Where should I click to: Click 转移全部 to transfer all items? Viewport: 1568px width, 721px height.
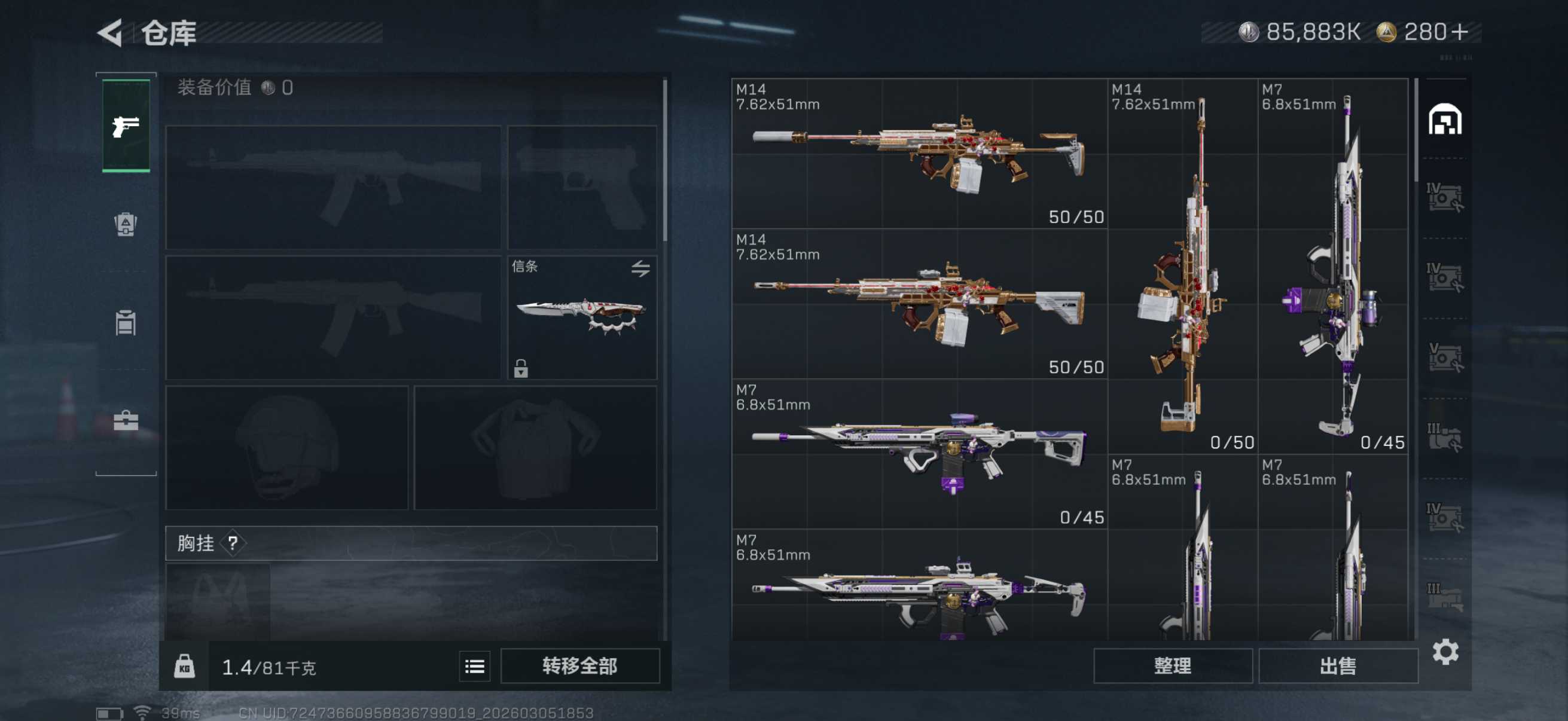[x=579, y=666]
